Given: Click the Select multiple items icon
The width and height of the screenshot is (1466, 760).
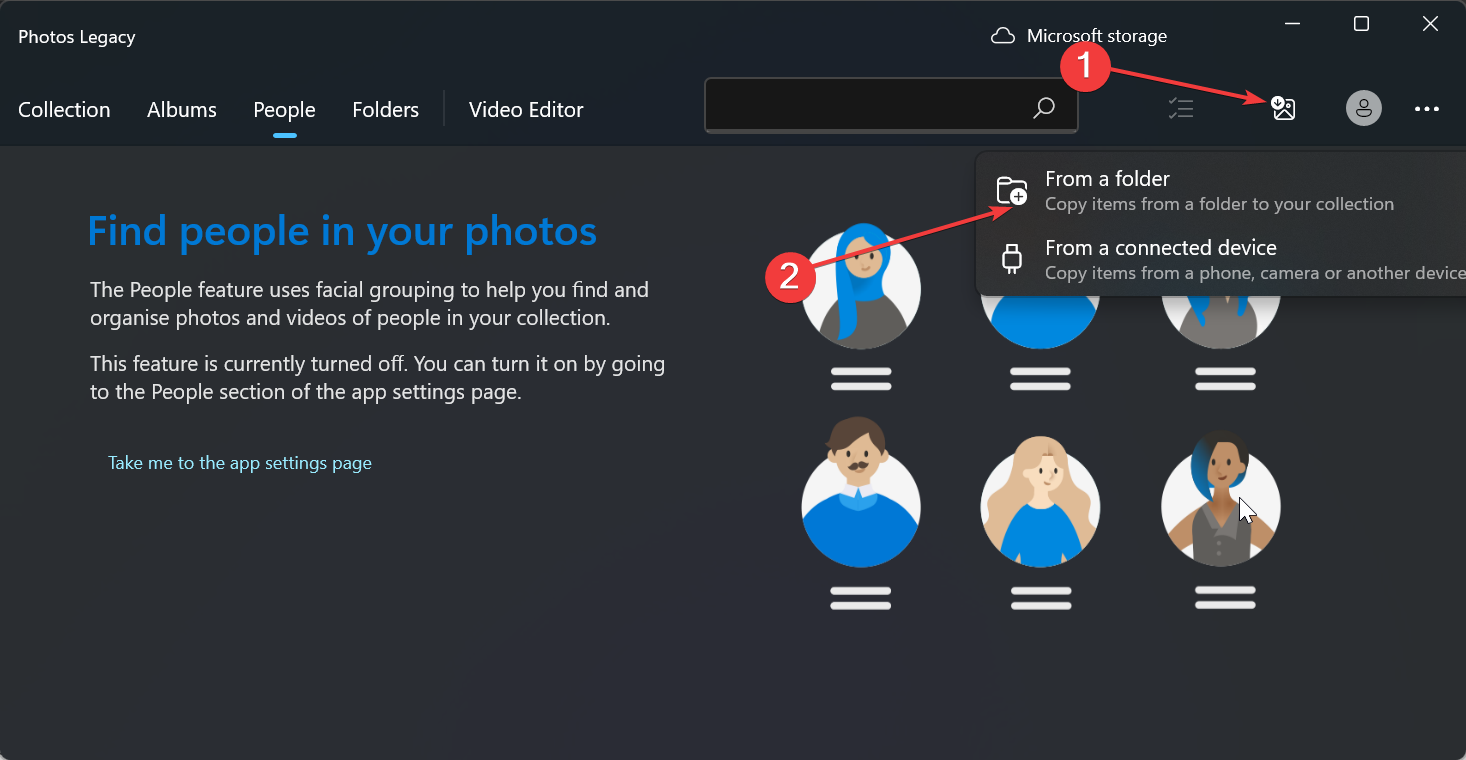Looking at the screenshot, I should (1181, 110).
